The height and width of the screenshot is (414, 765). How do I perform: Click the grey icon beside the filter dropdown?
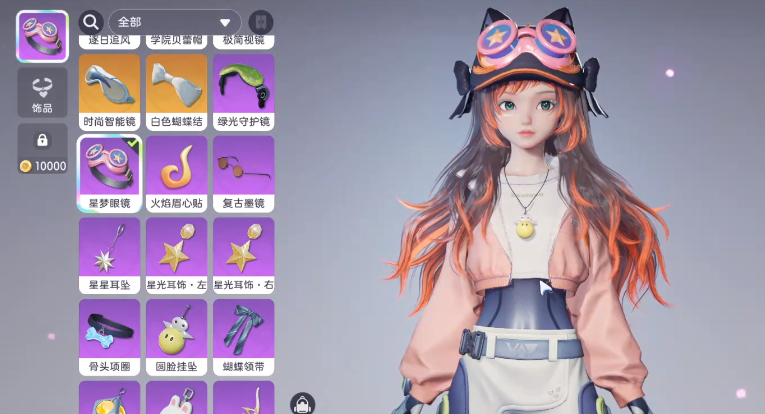click(261, 22)
